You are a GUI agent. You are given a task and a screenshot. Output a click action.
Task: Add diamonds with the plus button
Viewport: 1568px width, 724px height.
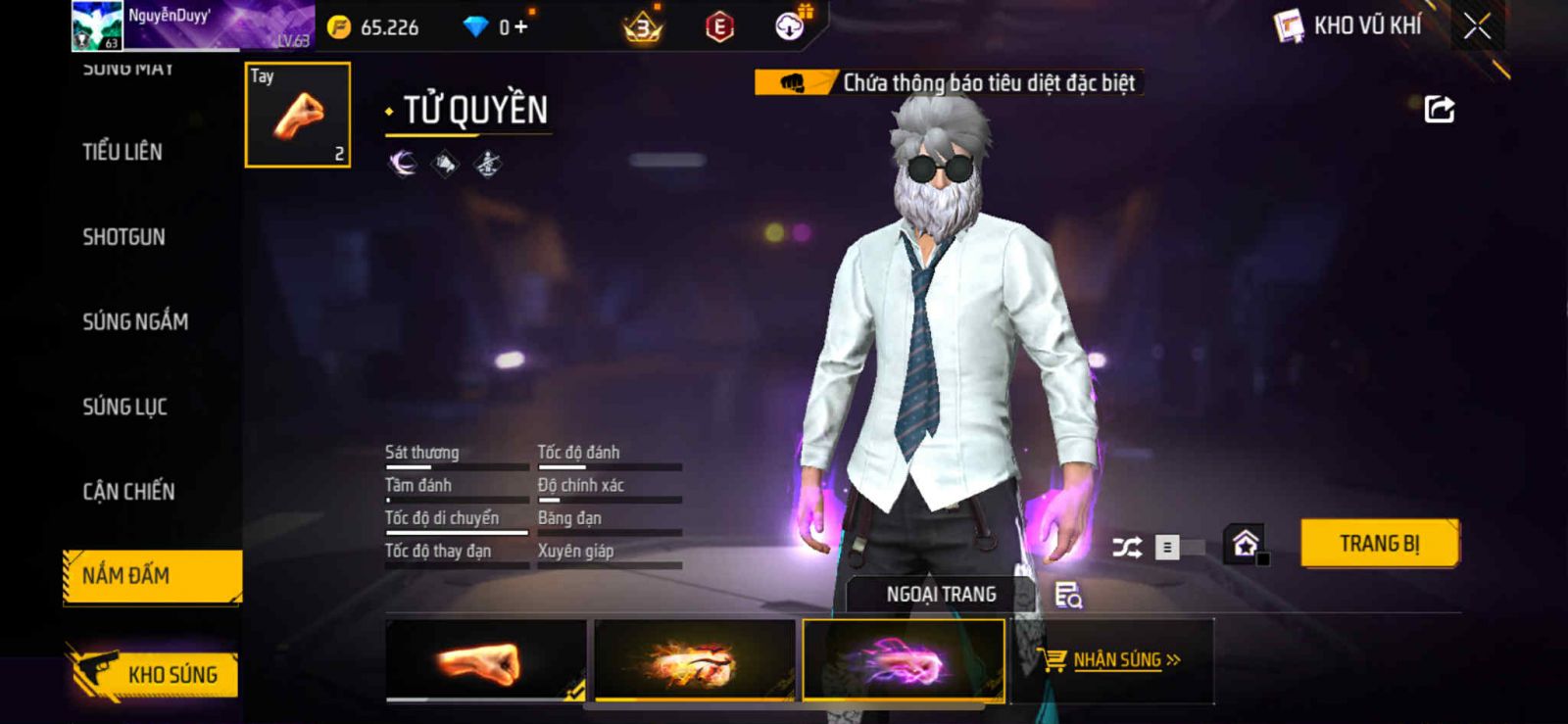coord(520,27)
